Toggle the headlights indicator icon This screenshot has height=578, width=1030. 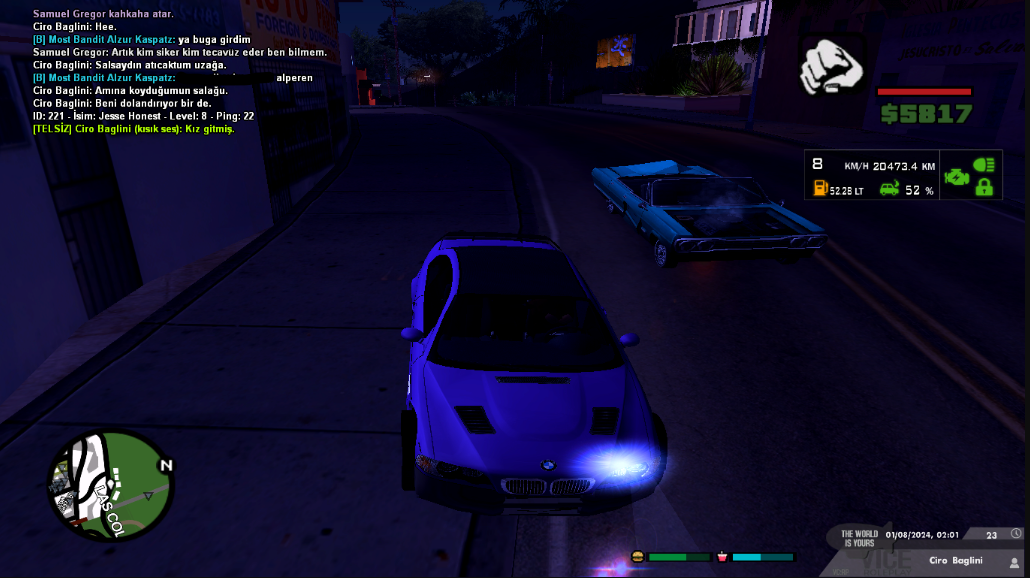tap(984, 165)
